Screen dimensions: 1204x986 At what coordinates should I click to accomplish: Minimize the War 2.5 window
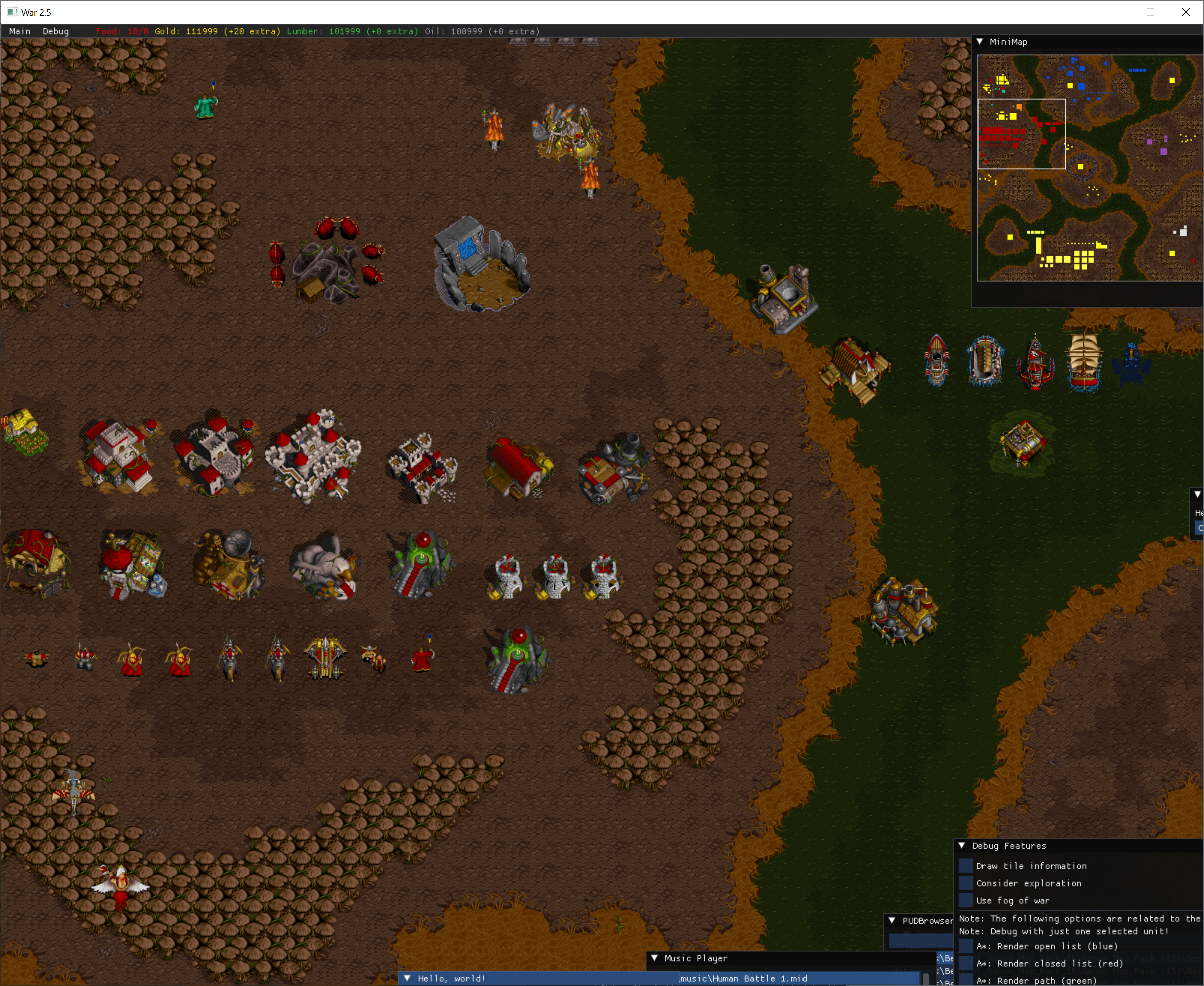tap(1116, 12)
